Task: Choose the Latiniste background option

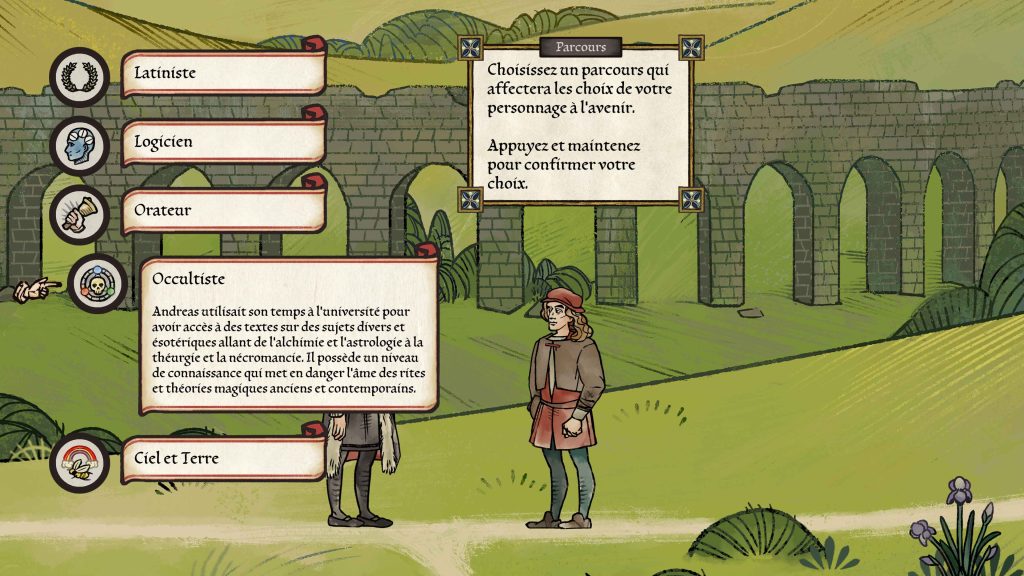Action: 224,73
